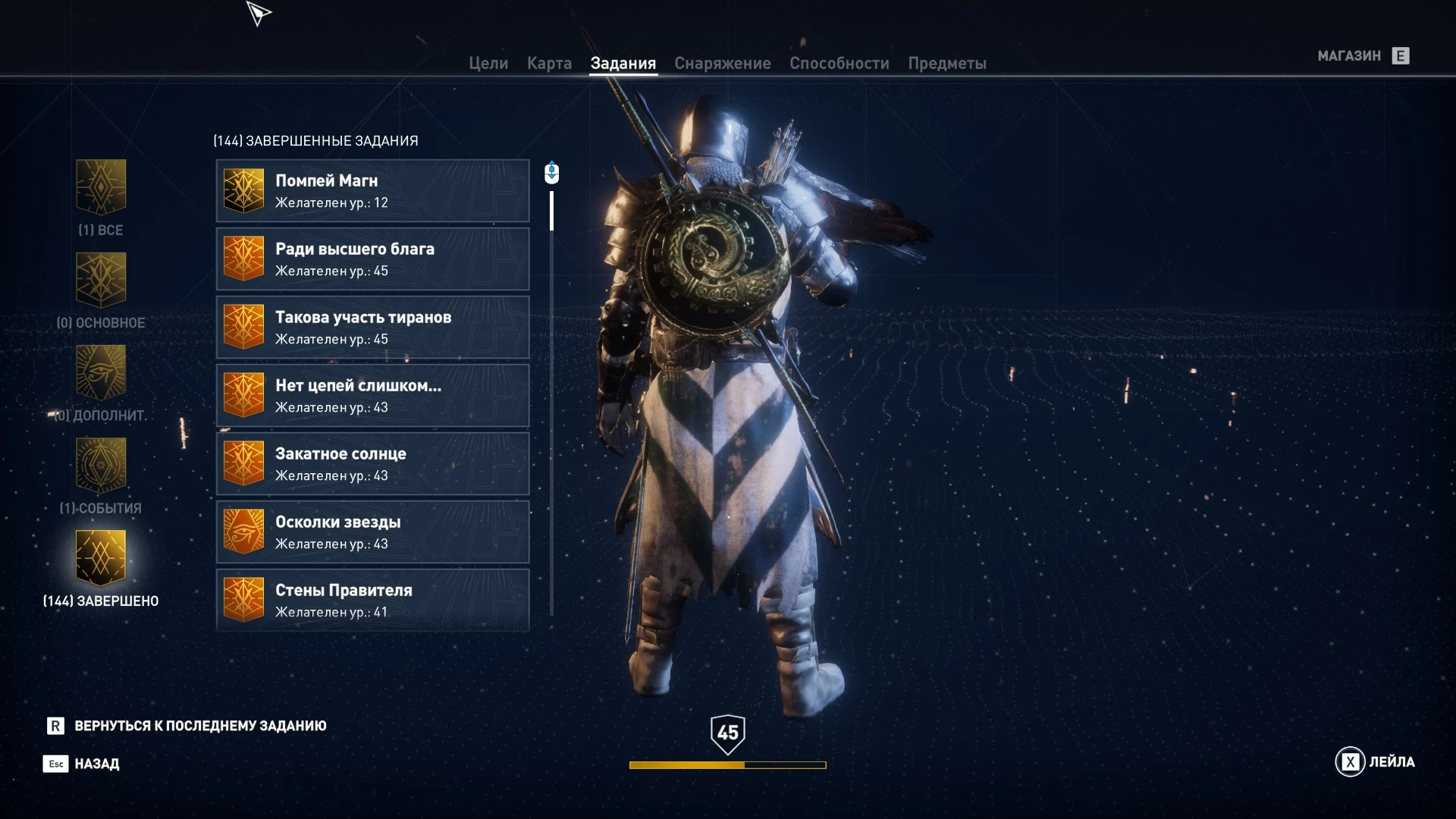Expand the Такова участь тиранов quest entry
The image size is (1456, 819).
tap(373, 327)
